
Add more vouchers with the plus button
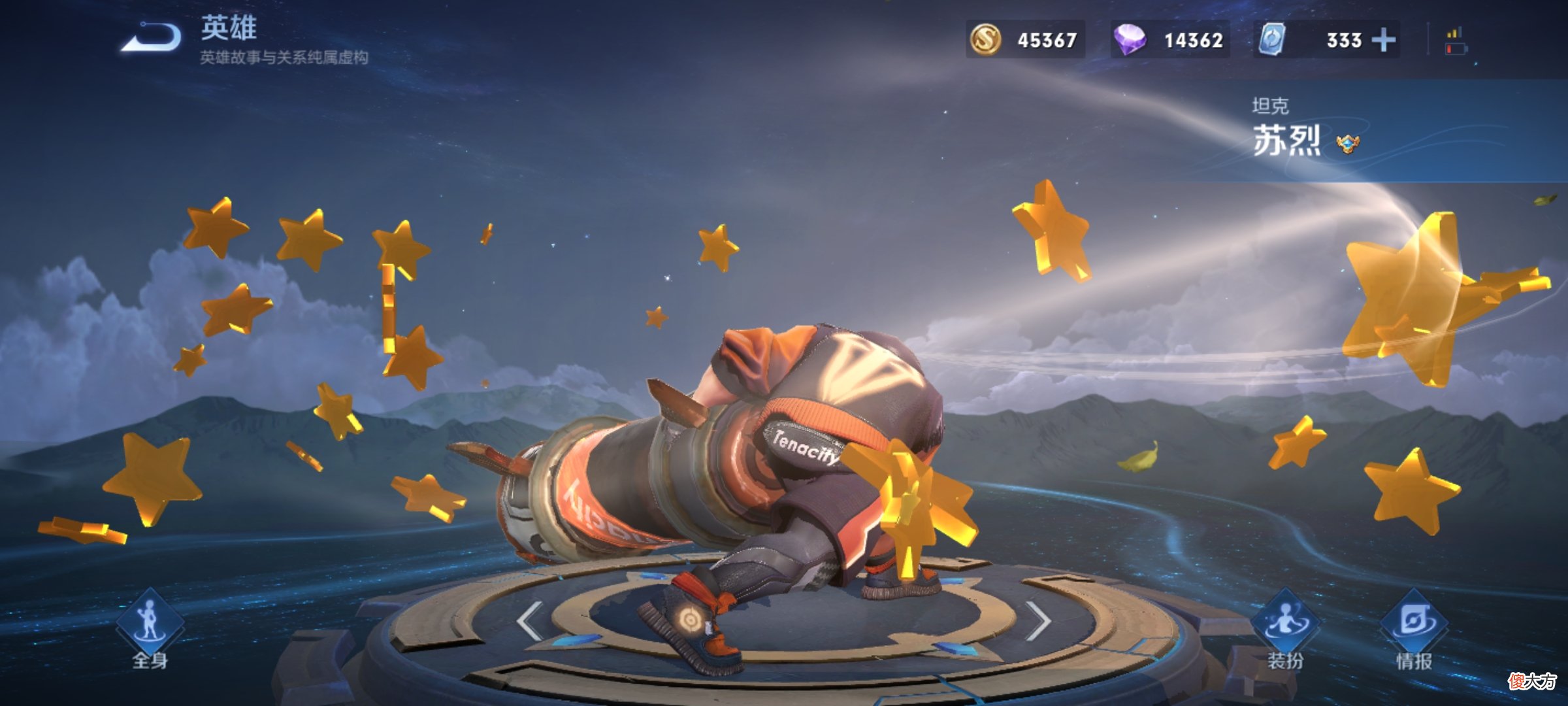point(1383,40)
